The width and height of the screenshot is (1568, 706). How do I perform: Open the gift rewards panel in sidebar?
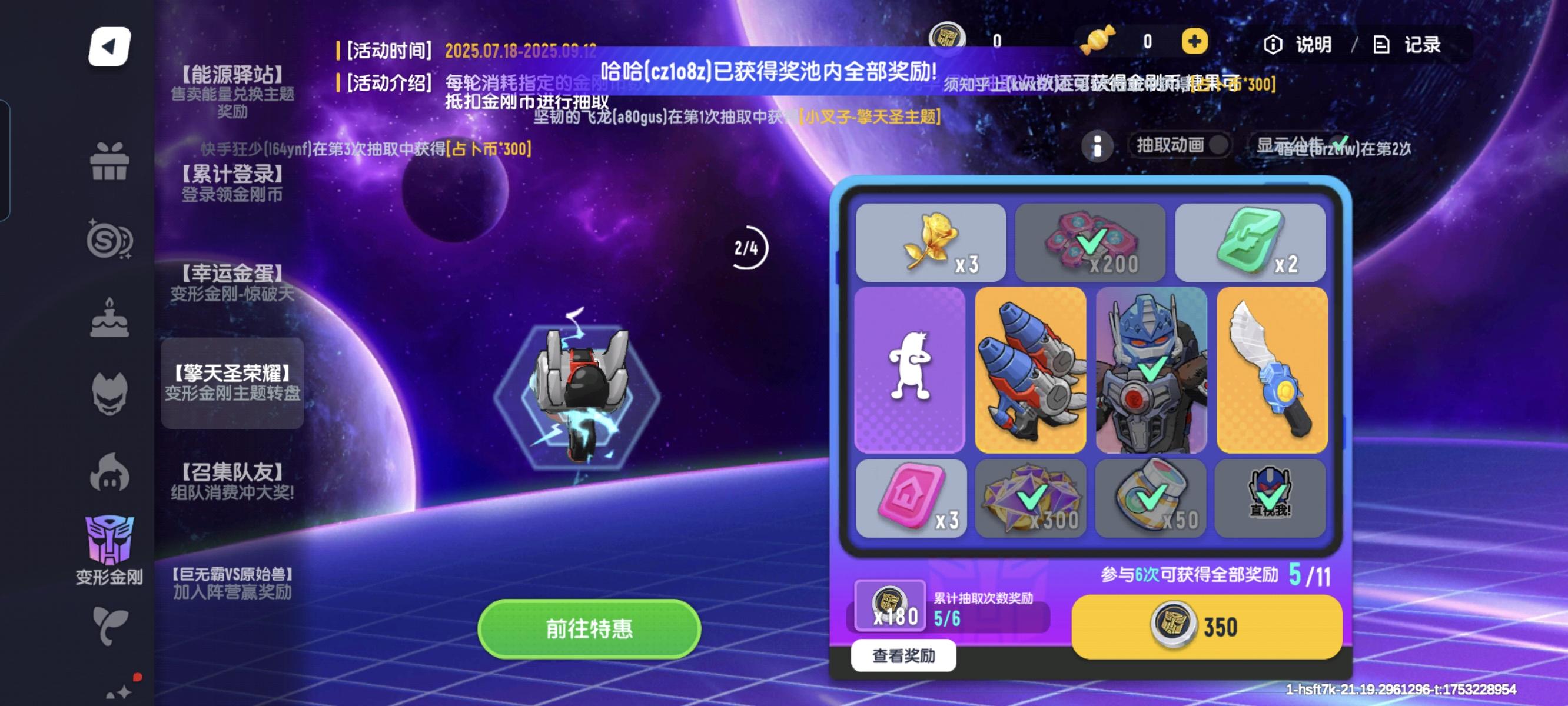[x=111, y=160]
